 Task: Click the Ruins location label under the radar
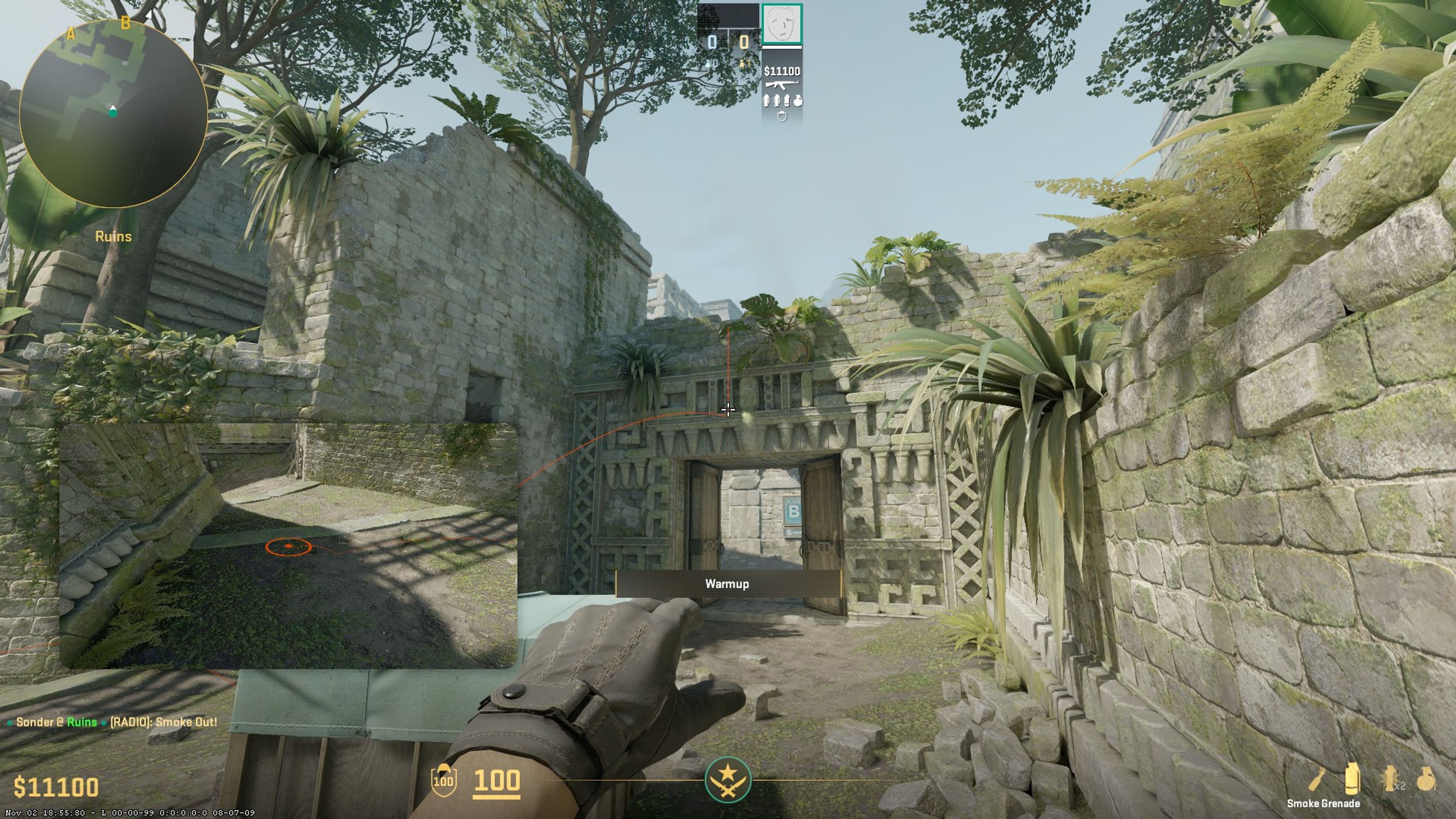(x=113, y=236)
